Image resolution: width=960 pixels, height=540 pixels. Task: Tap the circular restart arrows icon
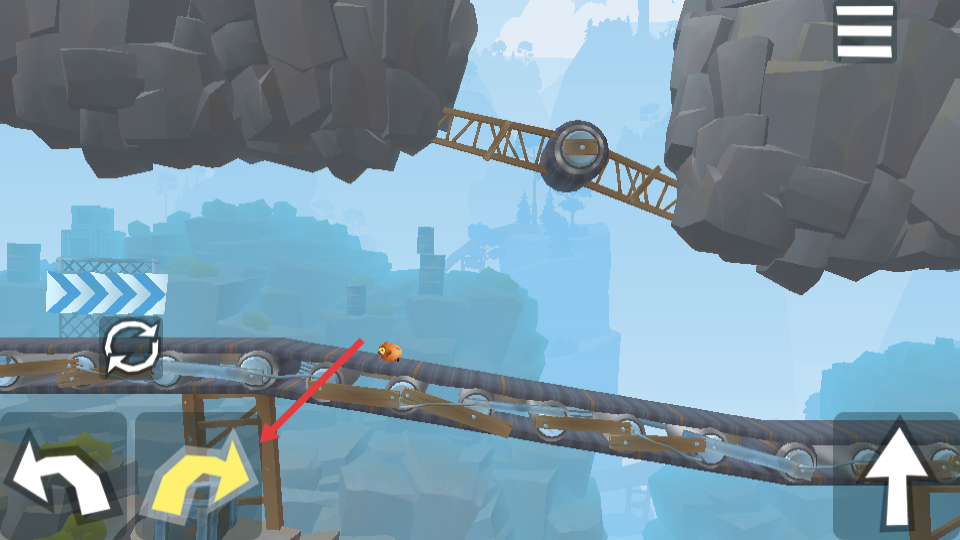pyautogui.click(x=131, y=348)
